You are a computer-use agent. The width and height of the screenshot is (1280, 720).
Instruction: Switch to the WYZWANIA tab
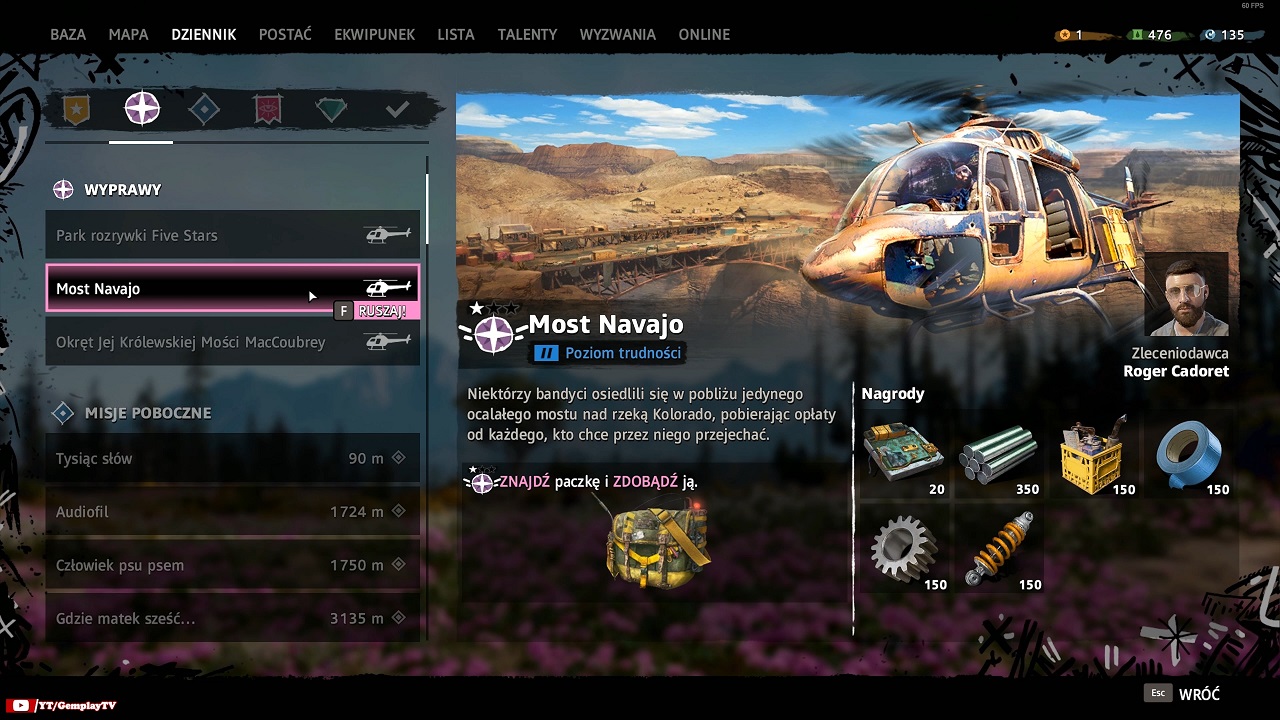click(x=618, y=34)
